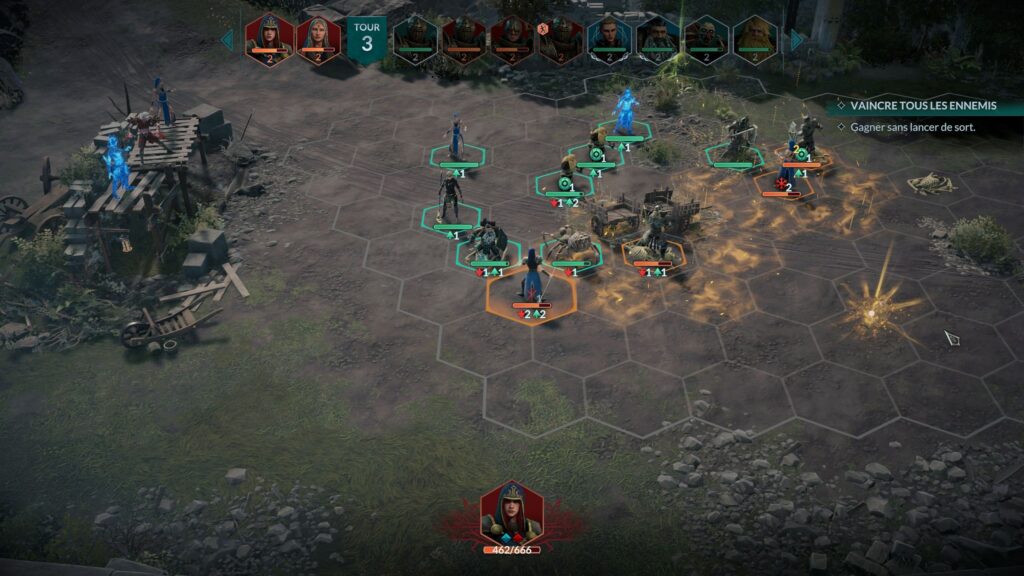Click the TOUR 3 turn banner
This screenshot has height=576, width=1024.
pos(367,38)
